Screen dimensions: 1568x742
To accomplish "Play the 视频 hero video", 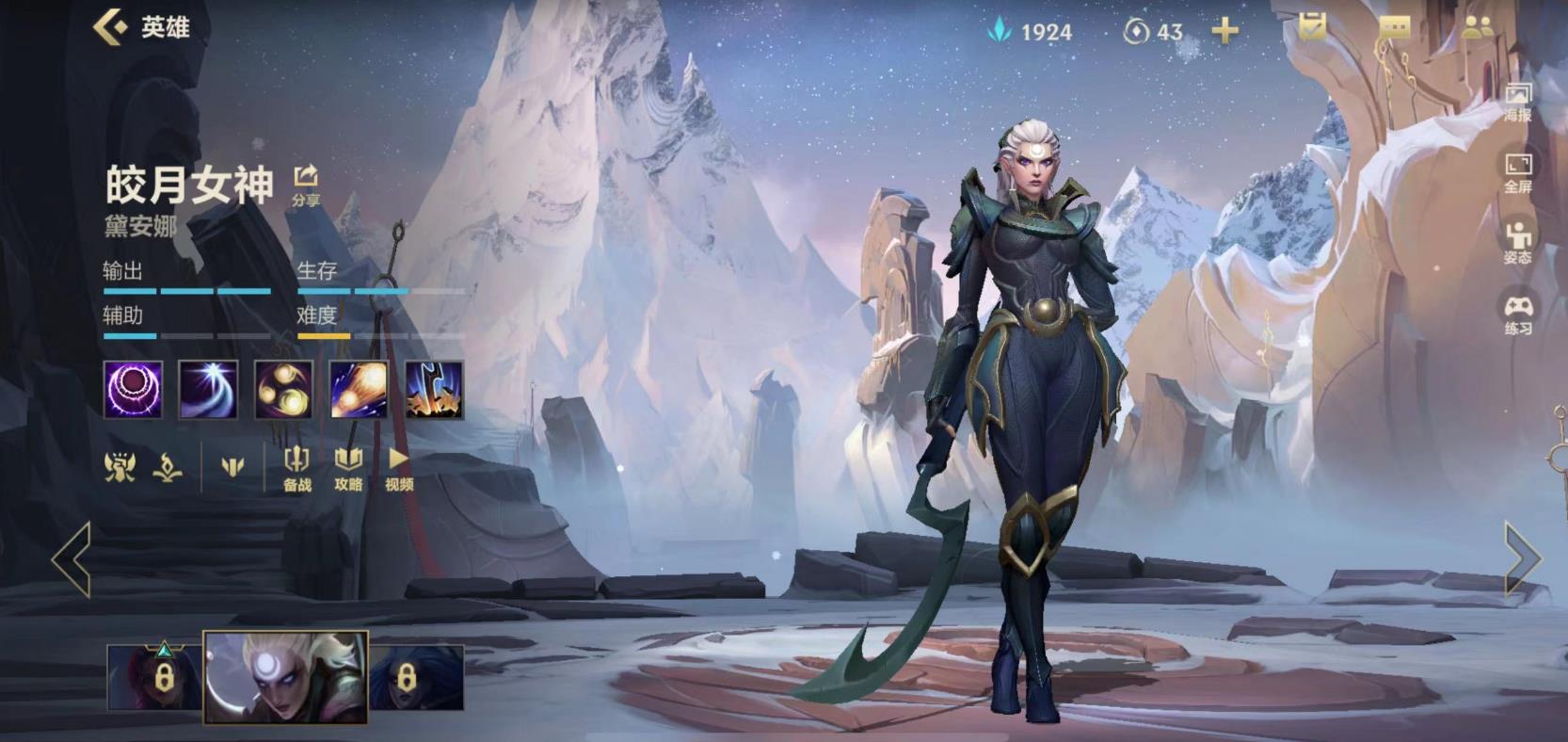I will click(399, 467).
